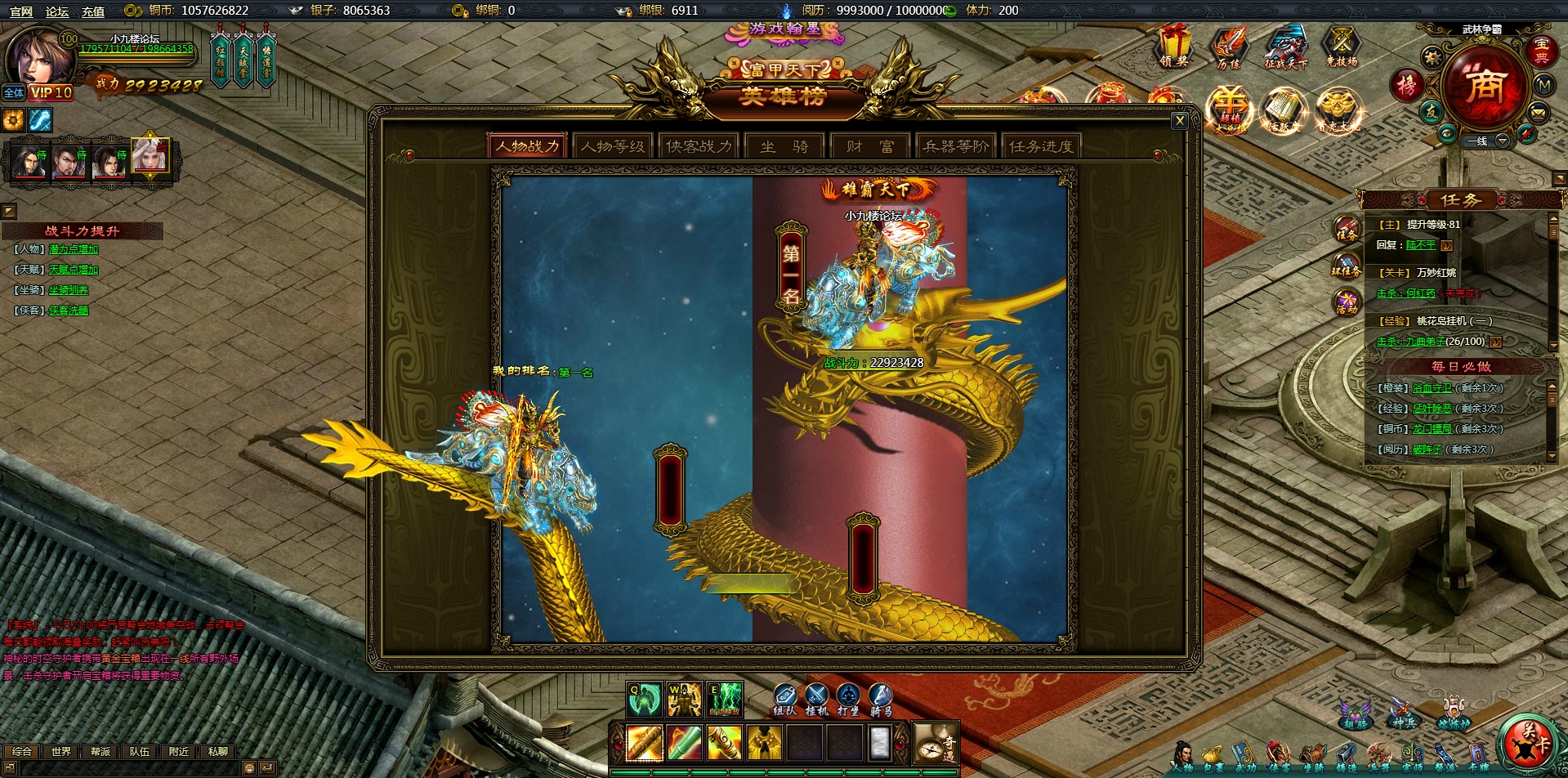Open the 领奖 gift box icon

click(1174, 45)
